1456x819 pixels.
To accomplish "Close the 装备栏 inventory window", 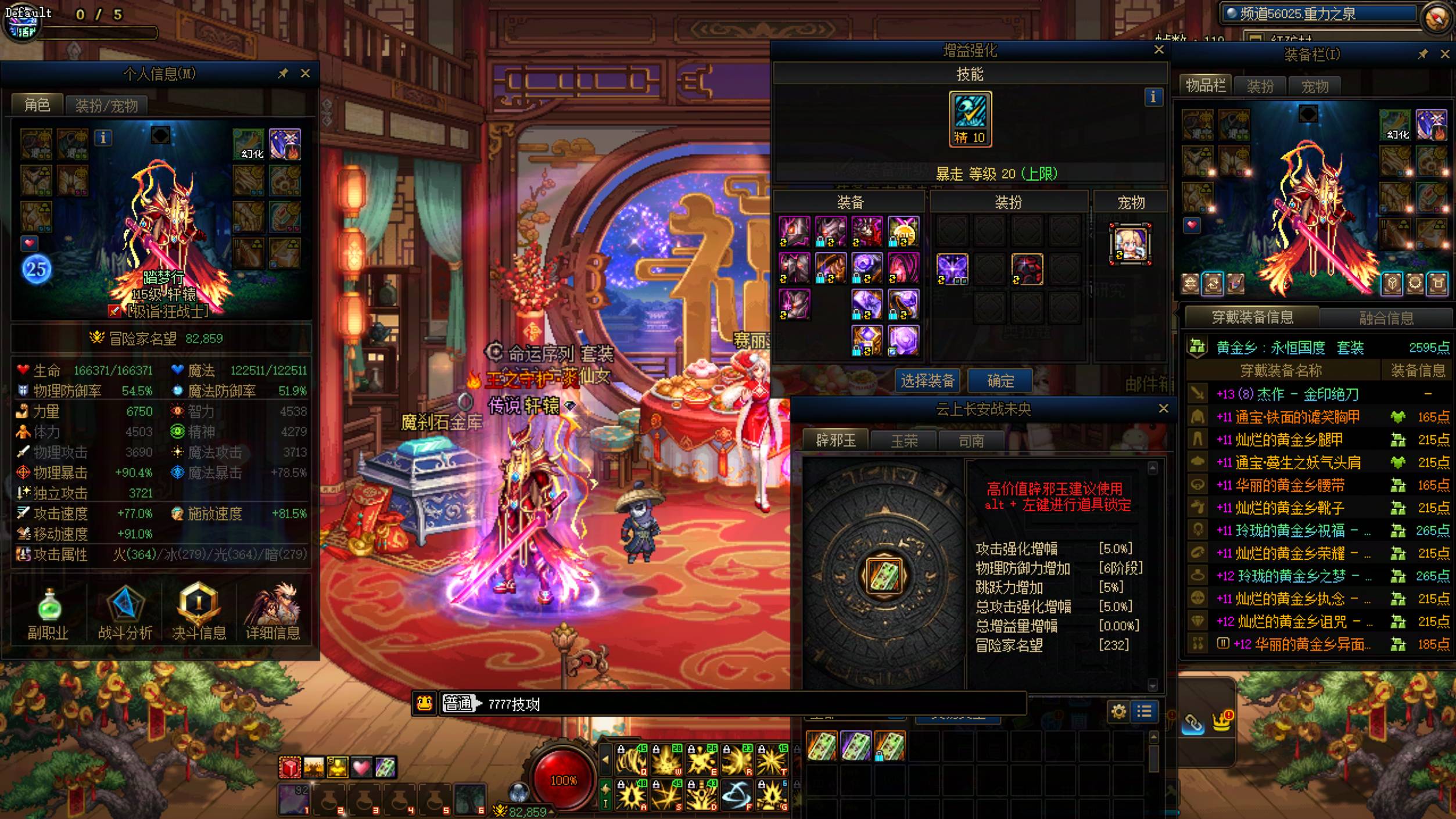I will pos(1445,54).
